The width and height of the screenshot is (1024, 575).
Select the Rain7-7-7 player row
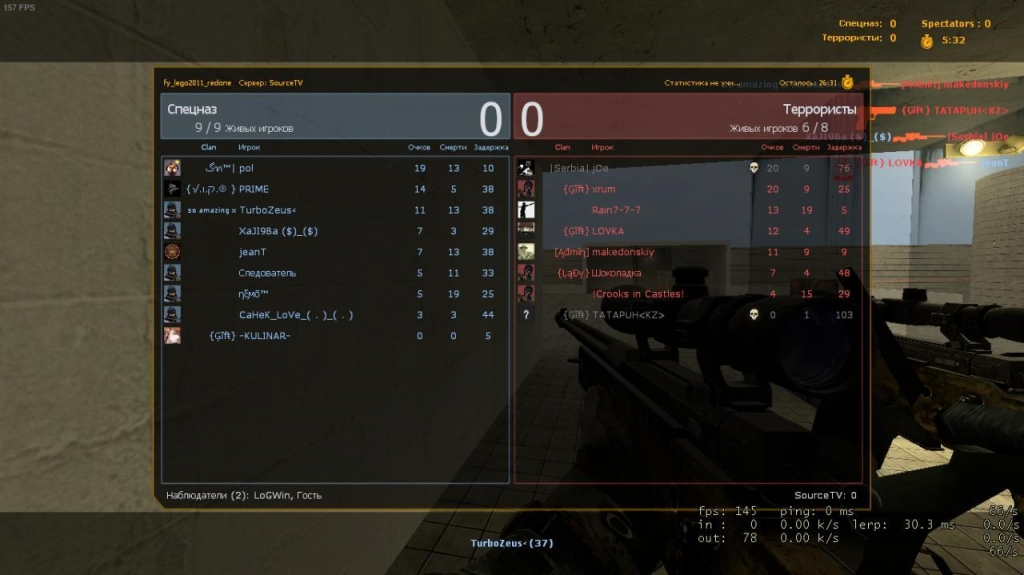click(616, 210)
